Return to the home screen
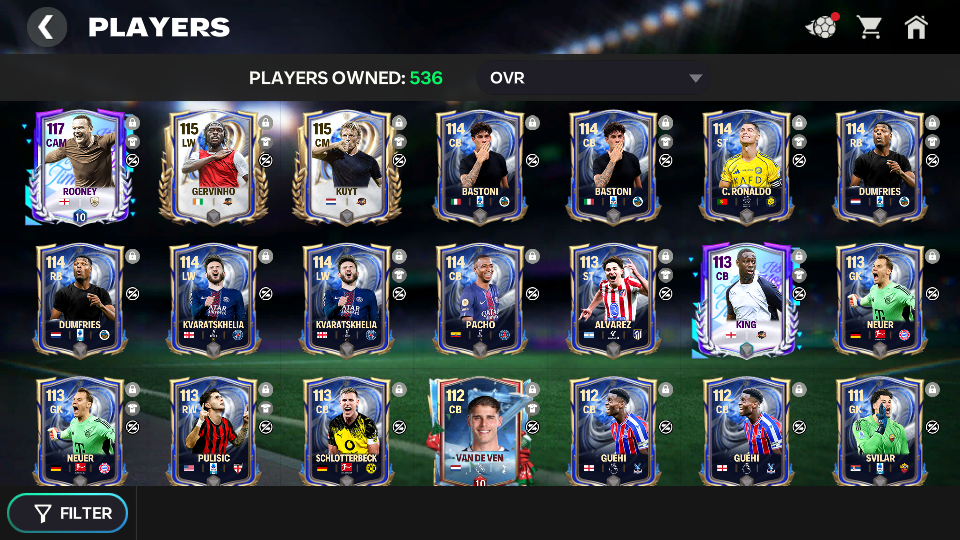The width and height of the screenshot is (960, 540). pos(916,27)
